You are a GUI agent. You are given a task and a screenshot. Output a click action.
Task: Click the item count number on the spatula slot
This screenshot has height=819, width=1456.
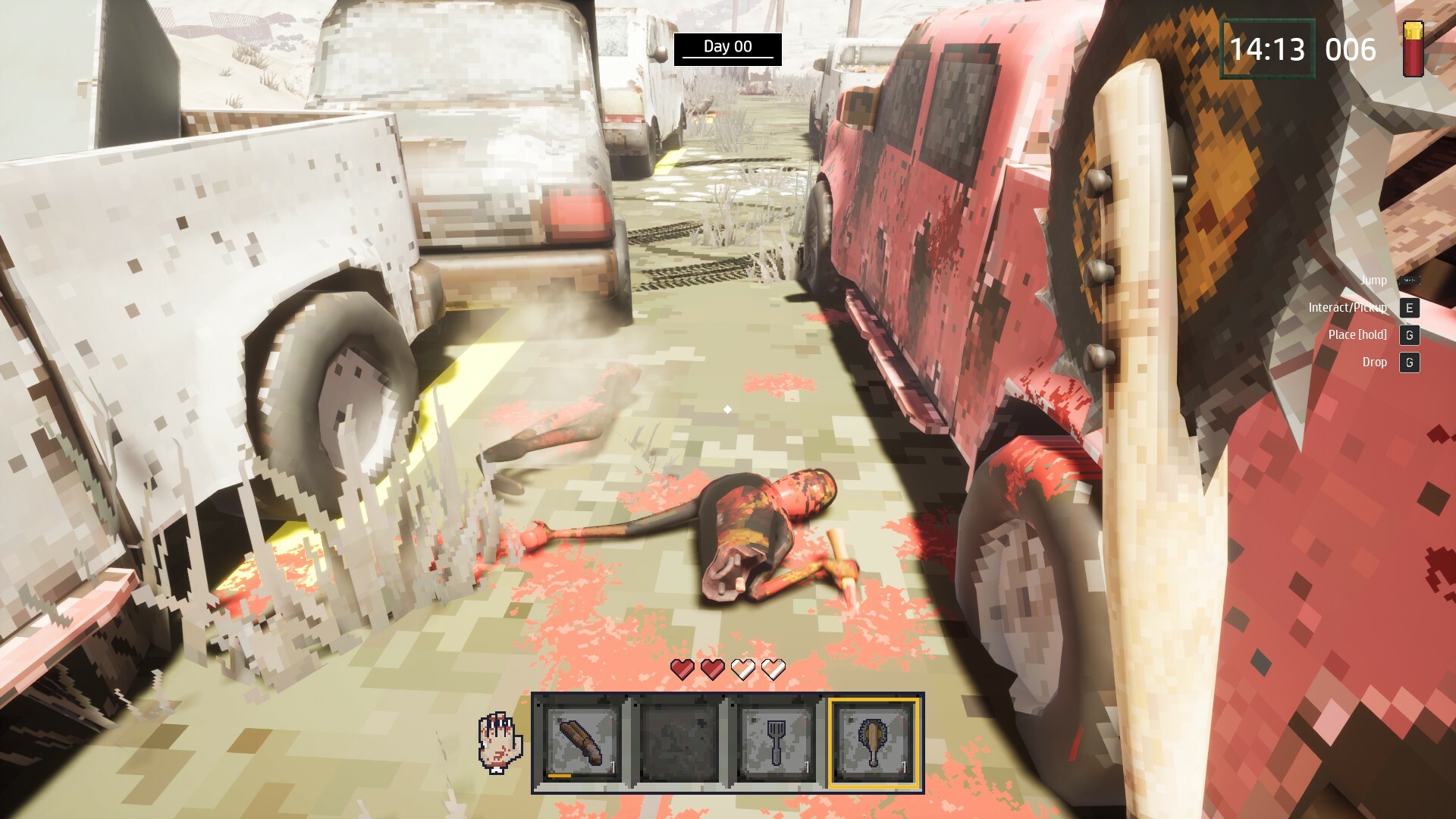(x=806, y=768)
